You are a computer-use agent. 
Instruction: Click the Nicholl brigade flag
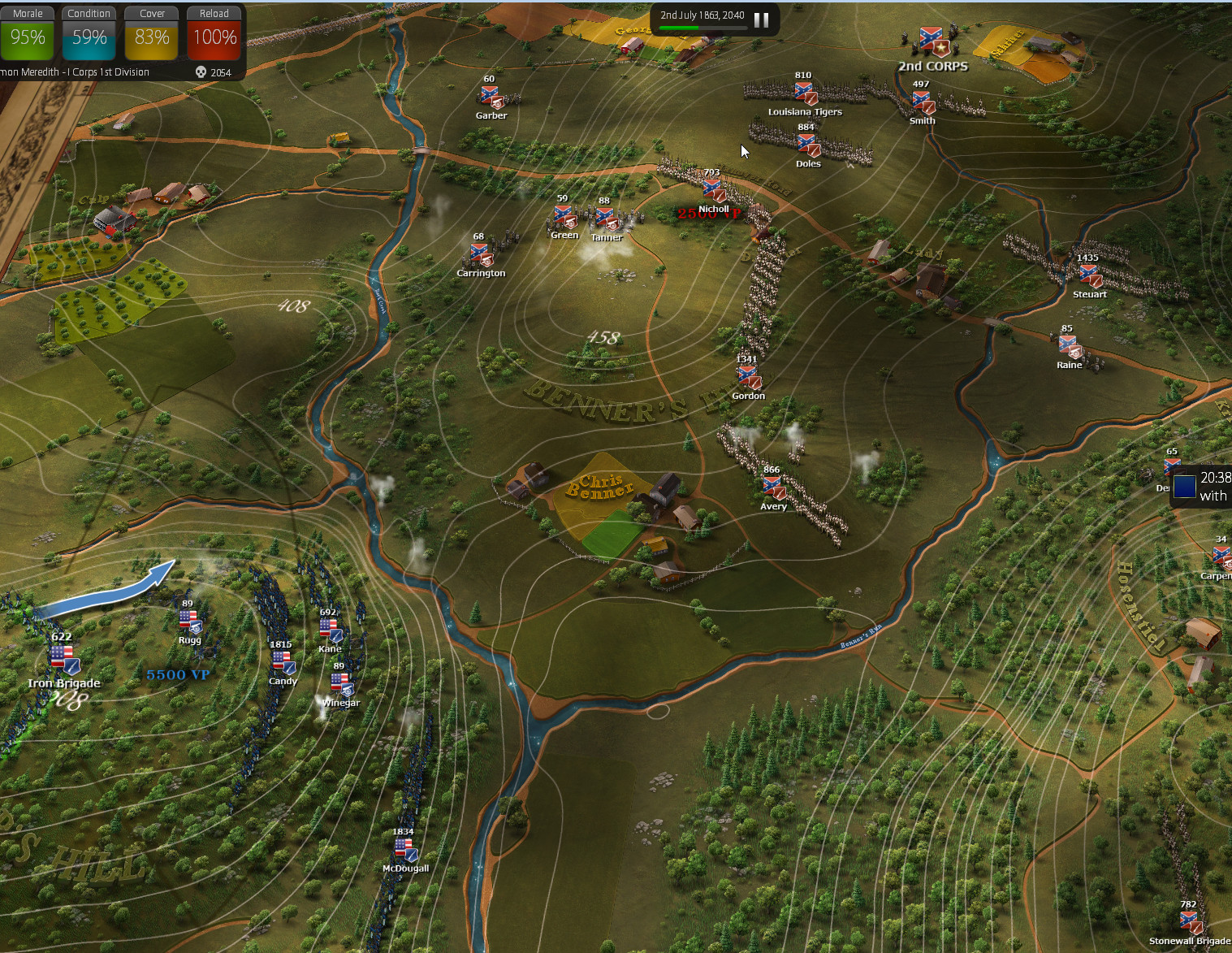[713, 191]
